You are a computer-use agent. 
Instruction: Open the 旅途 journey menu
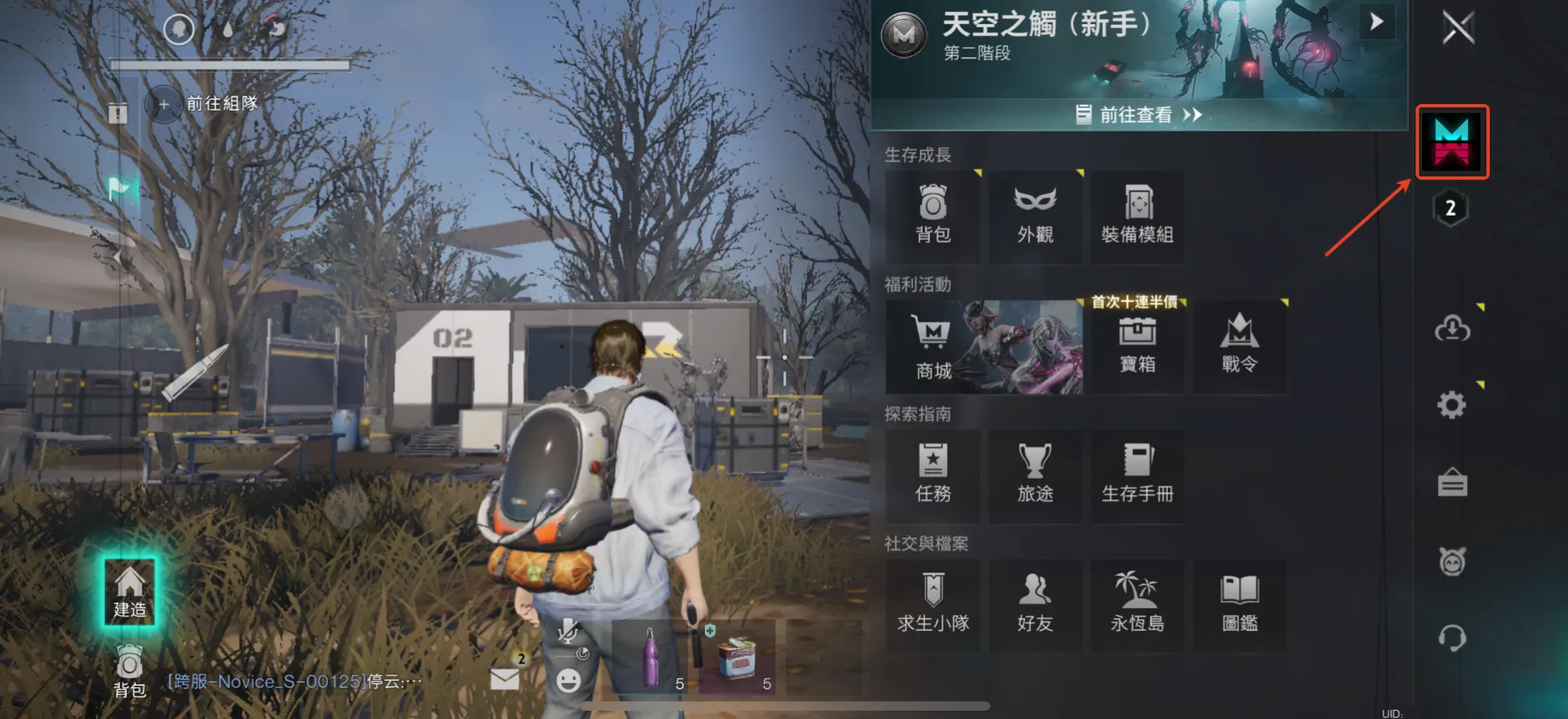1035,475
